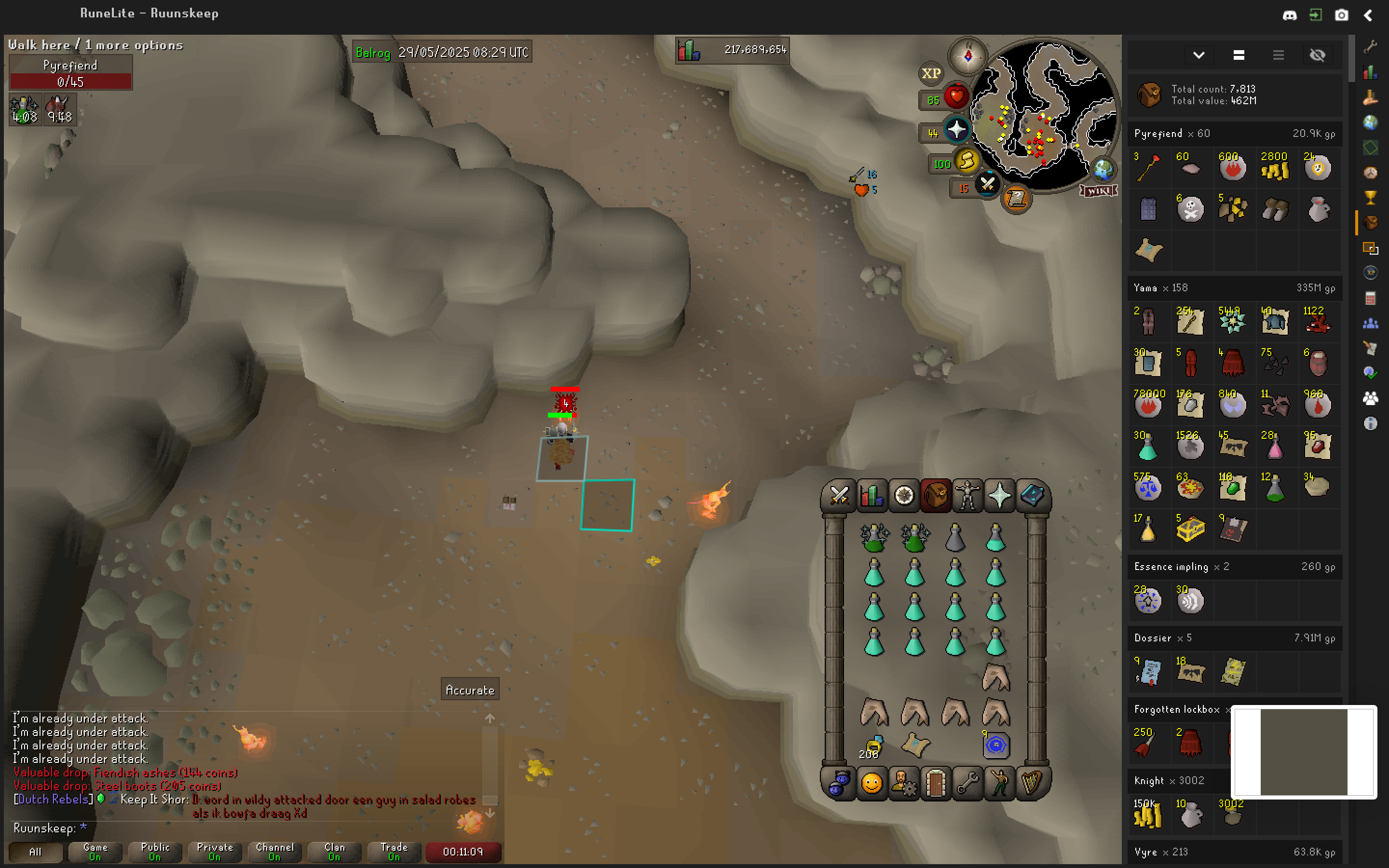Select the blue teleport tablet stack

coord(996,745)
